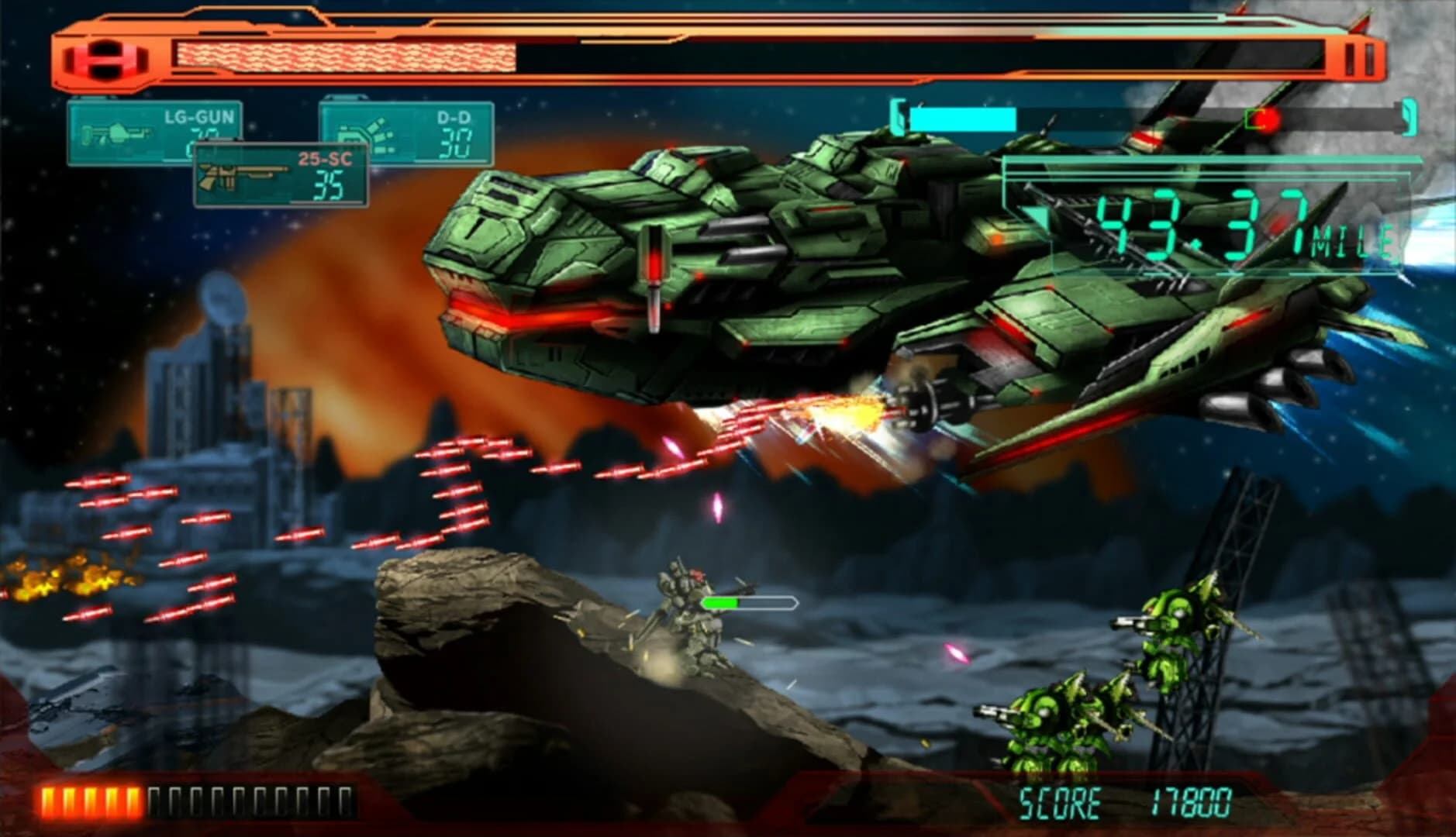Click the player's green health bar

pos(721,601)
